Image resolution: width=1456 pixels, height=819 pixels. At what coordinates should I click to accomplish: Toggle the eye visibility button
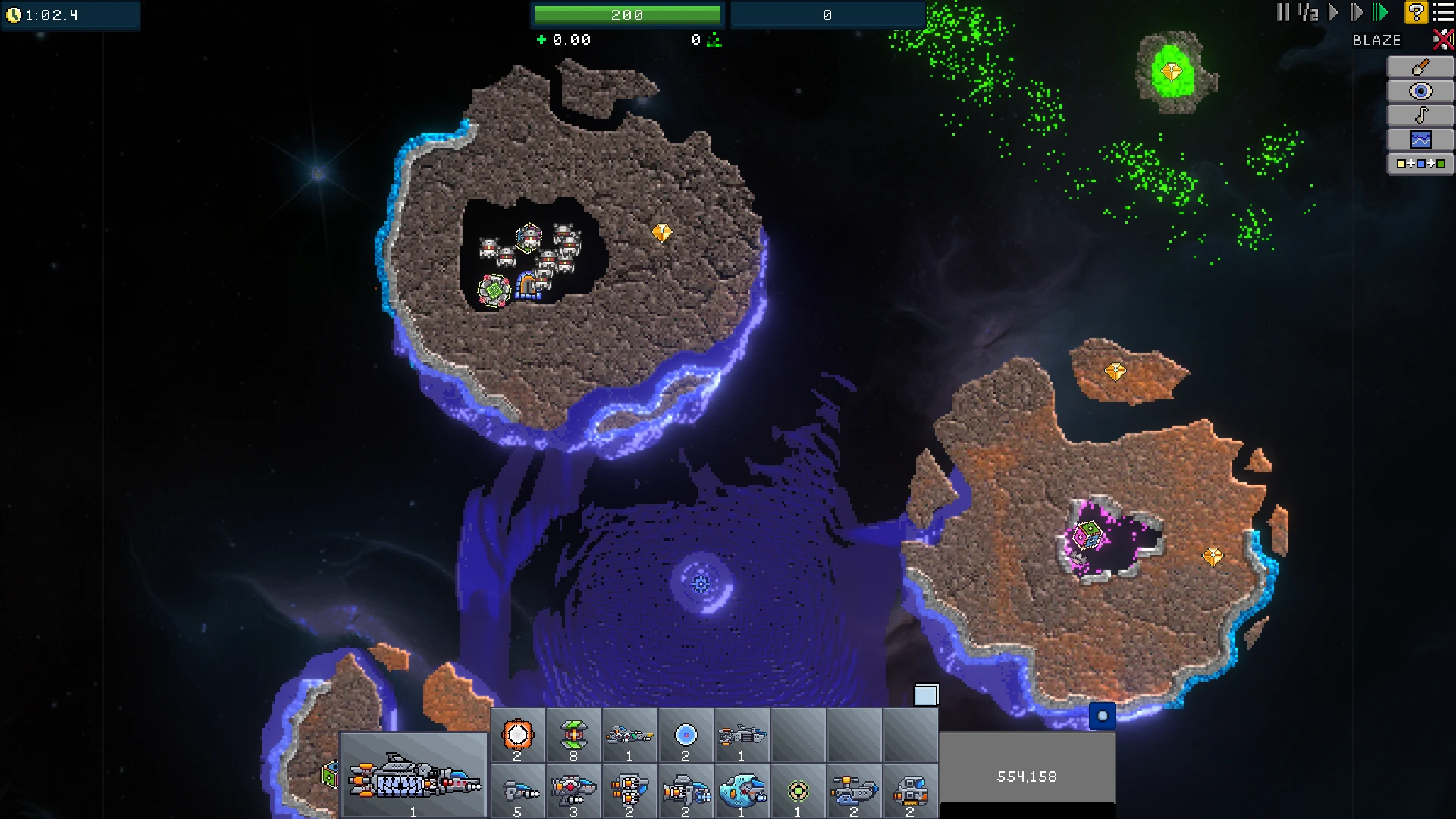click(x=1420, y=92)
